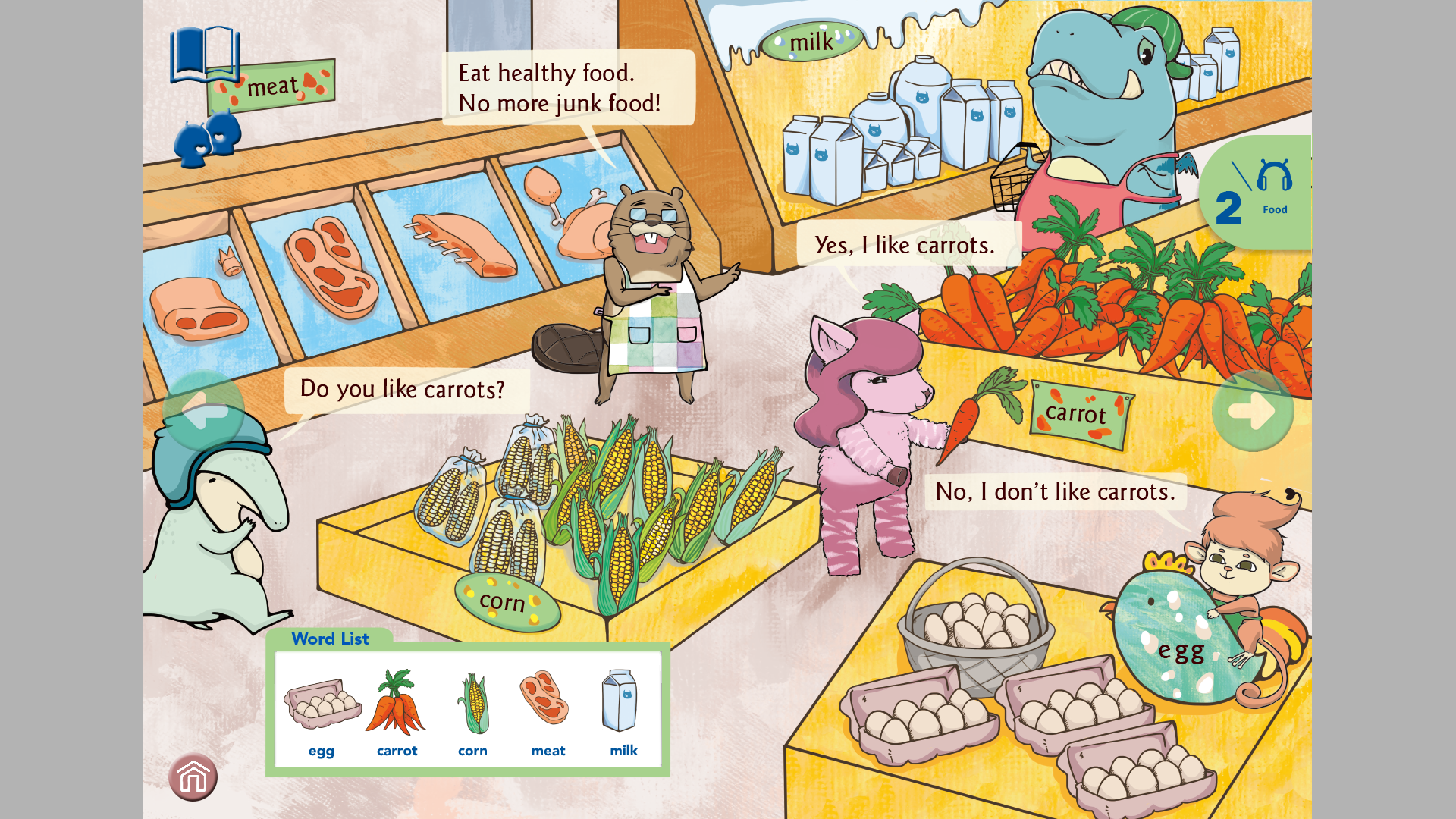Choose the milk carton in the Word List
Viewport: 1456px width, 819px height.
[x=620, y=700]
